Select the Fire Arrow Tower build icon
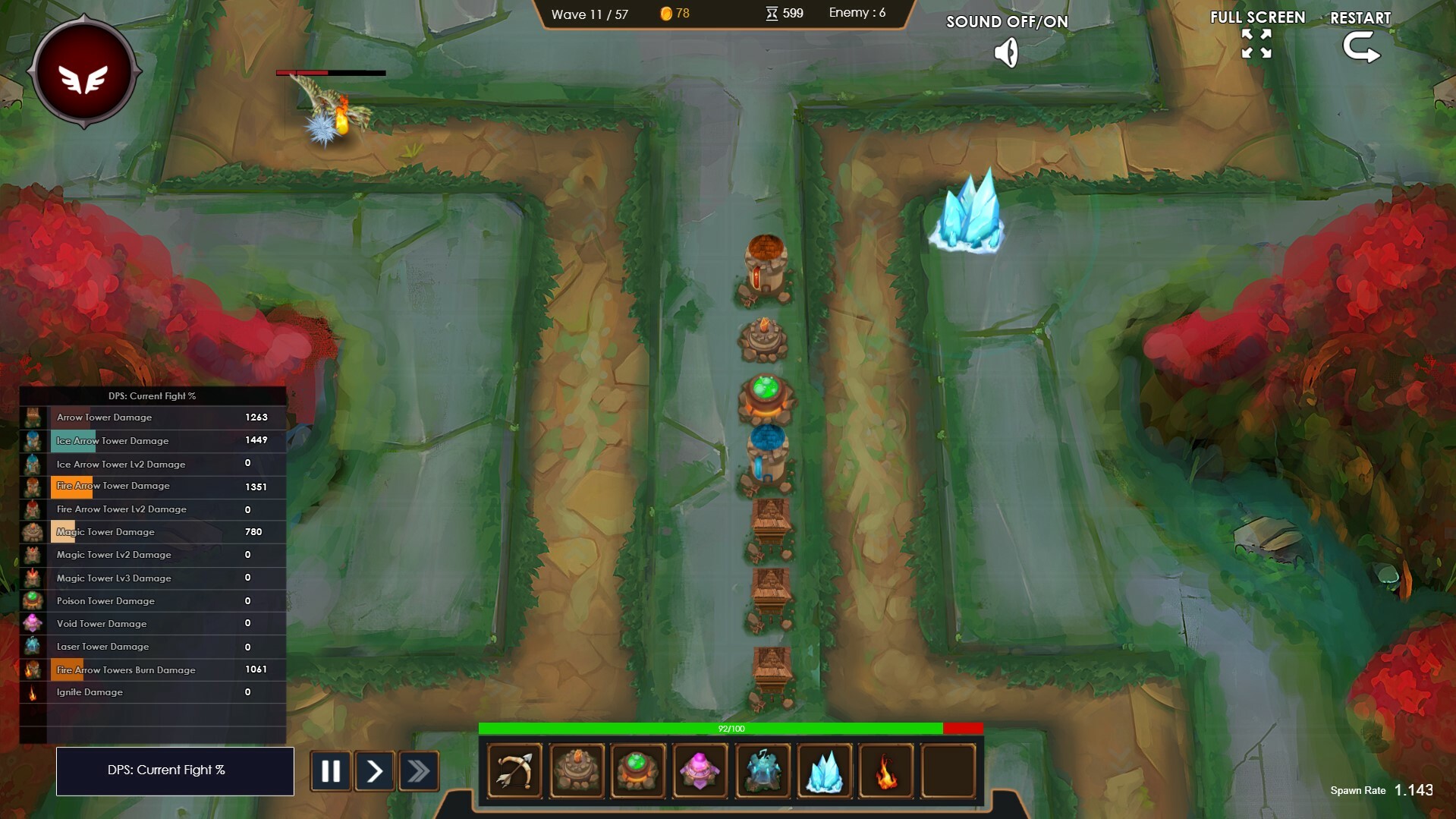This screenshot has height=819, width=1456. pyautogui.click(x=577, y=770)
